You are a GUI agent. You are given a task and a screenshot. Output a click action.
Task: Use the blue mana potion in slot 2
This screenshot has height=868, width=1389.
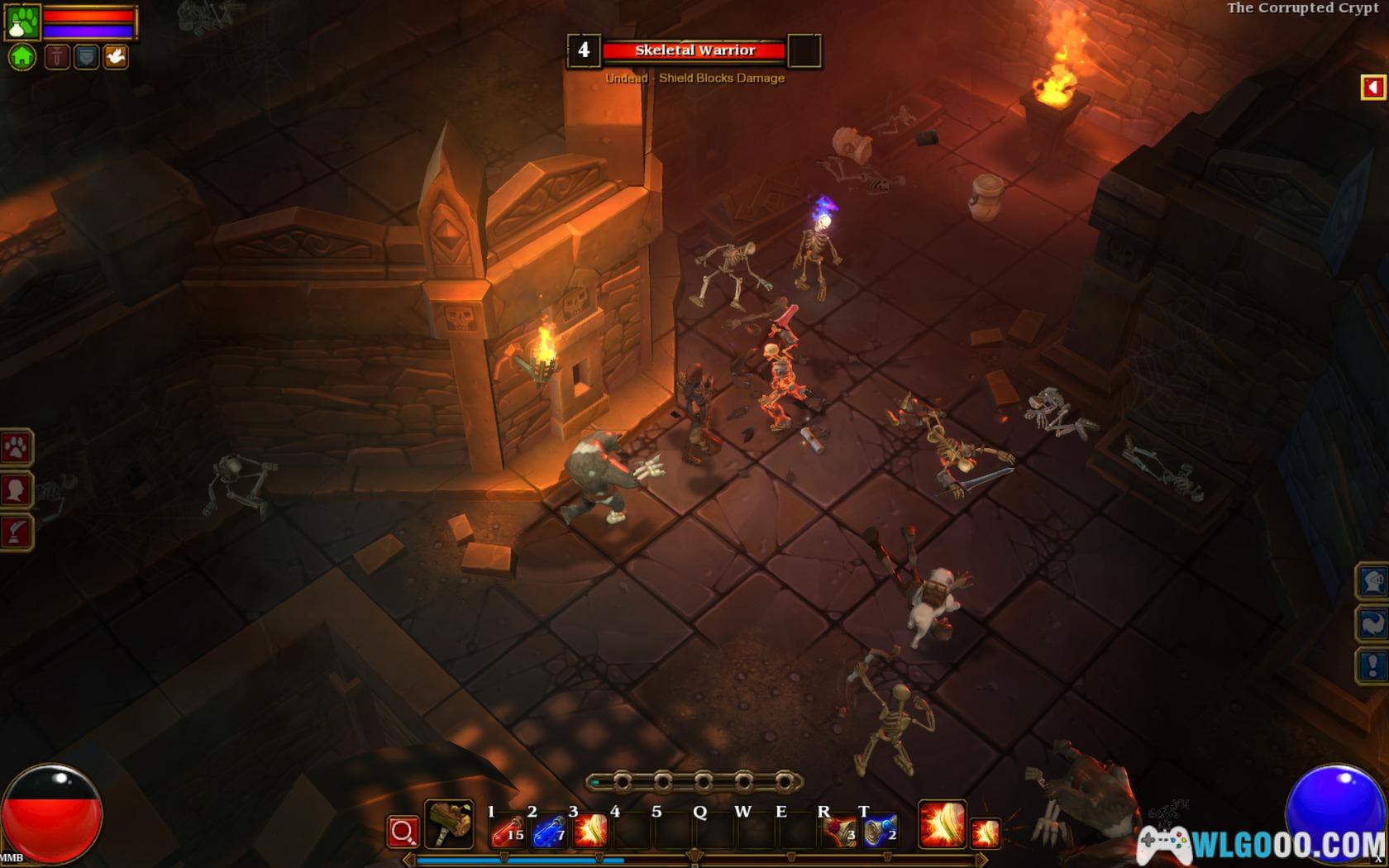coord(548,830)
